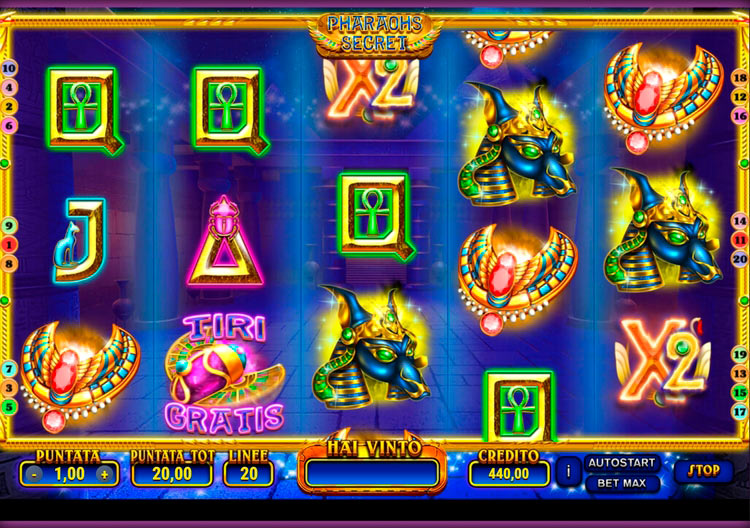Choose payline marker 11
The width and height of the screenshot is (750, 528).
740,241
